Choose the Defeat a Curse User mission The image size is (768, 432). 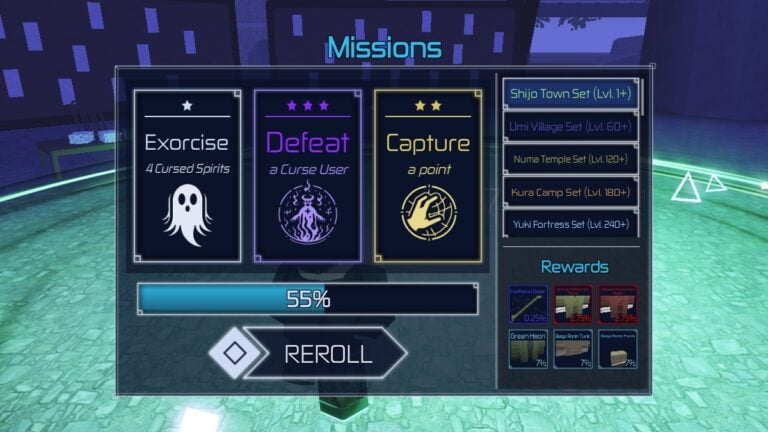click(307, 176)
